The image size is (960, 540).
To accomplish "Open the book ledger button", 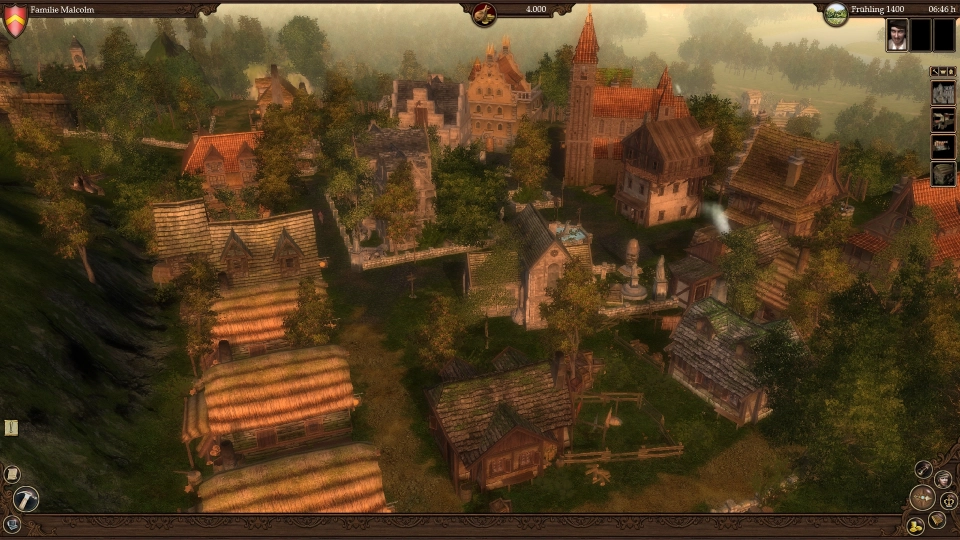I will (x=937, y=520).
